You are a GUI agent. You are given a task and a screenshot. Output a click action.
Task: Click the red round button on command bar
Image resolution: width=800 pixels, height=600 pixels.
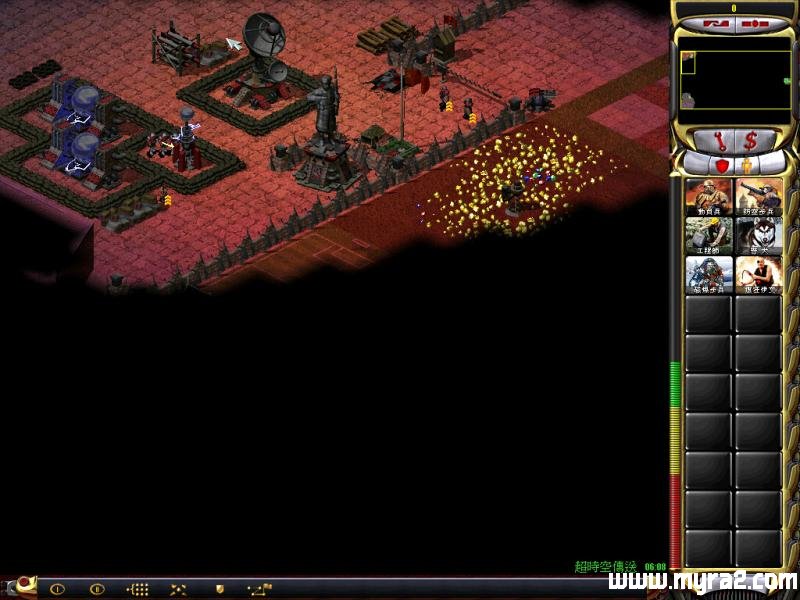(20, 584)
